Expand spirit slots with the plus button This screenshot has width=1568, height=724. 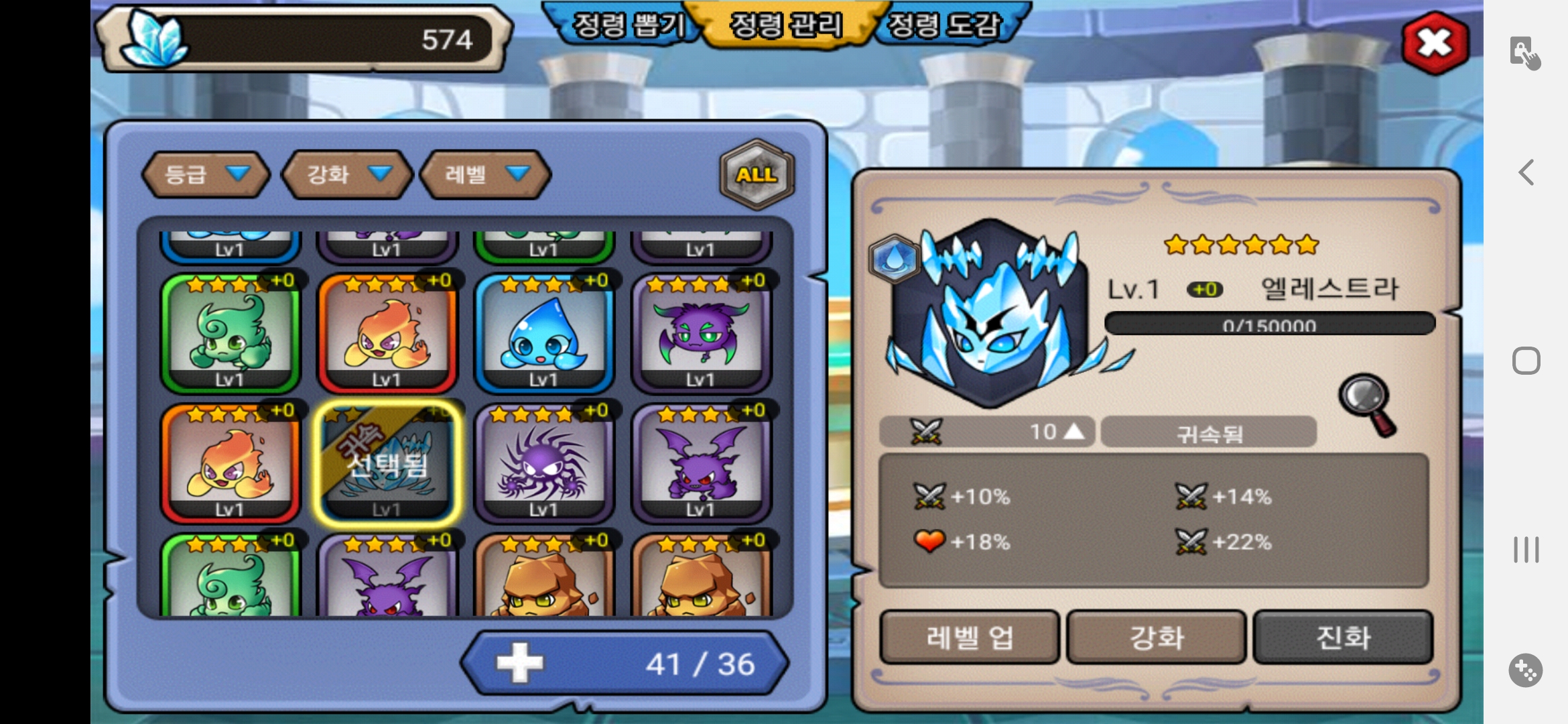point(520,664)
